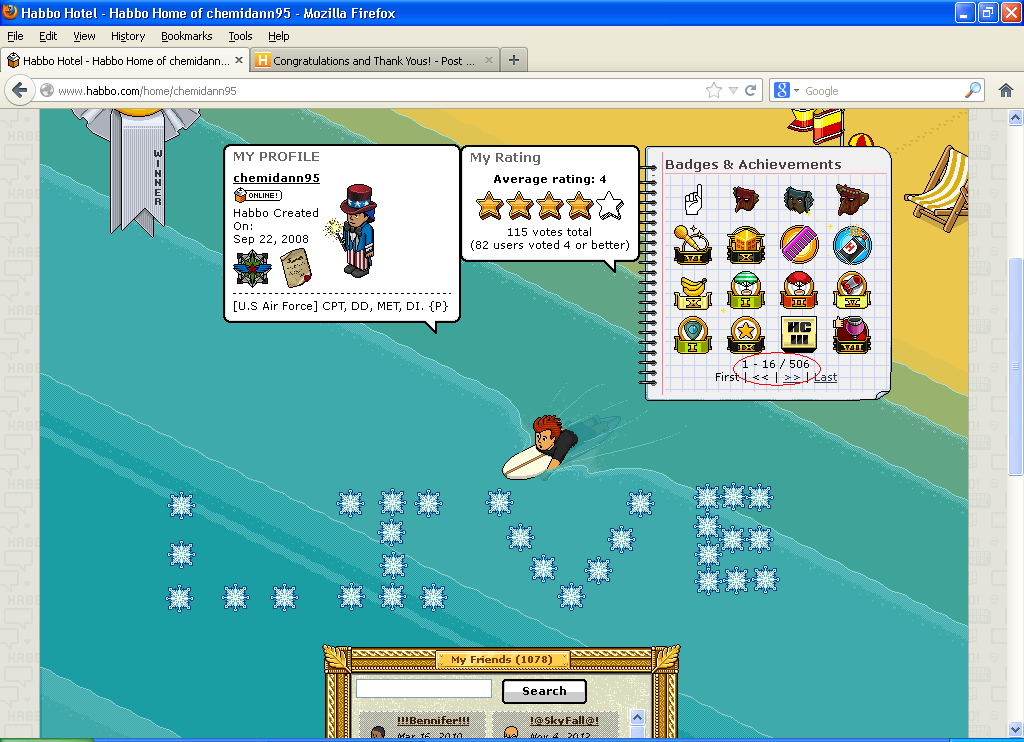This screenshot has height=742, width=1024.
Task: Select the golden microphone achievement badge
Action: click(x=693, y=245)
